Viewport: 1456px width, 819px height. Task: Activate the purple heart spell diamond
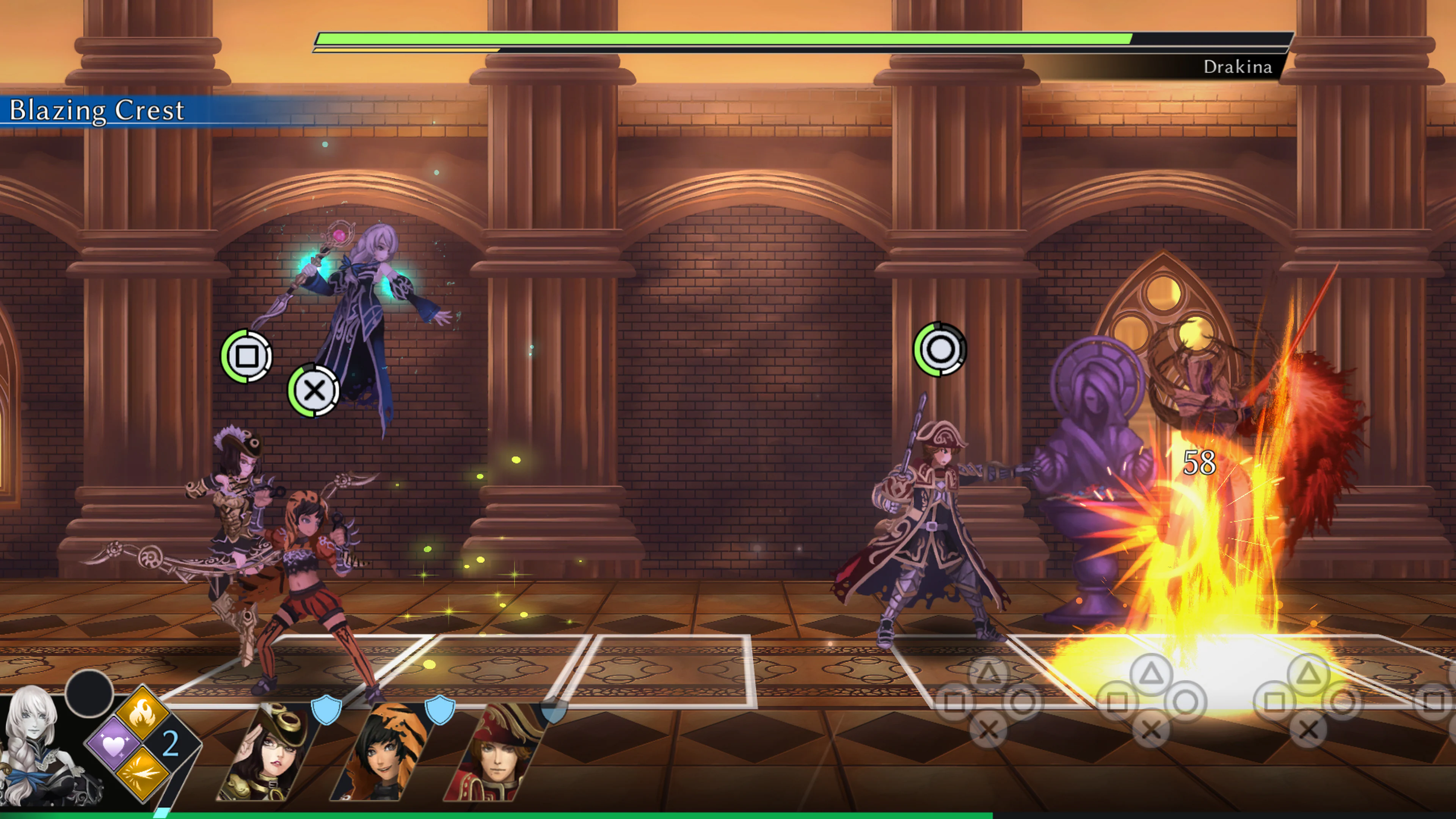[114, 744]
